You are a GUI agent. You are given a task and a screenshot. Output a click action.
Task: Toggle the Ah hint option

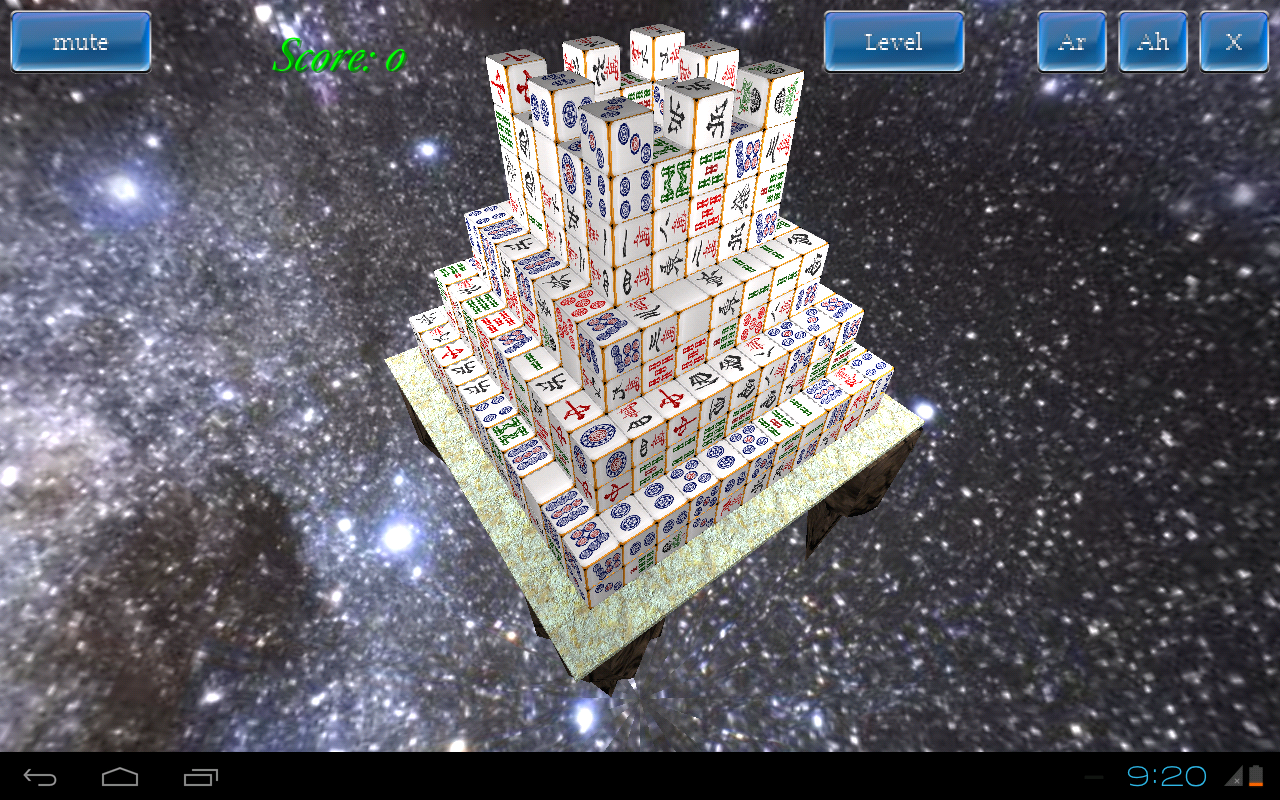coord(1153,41)
